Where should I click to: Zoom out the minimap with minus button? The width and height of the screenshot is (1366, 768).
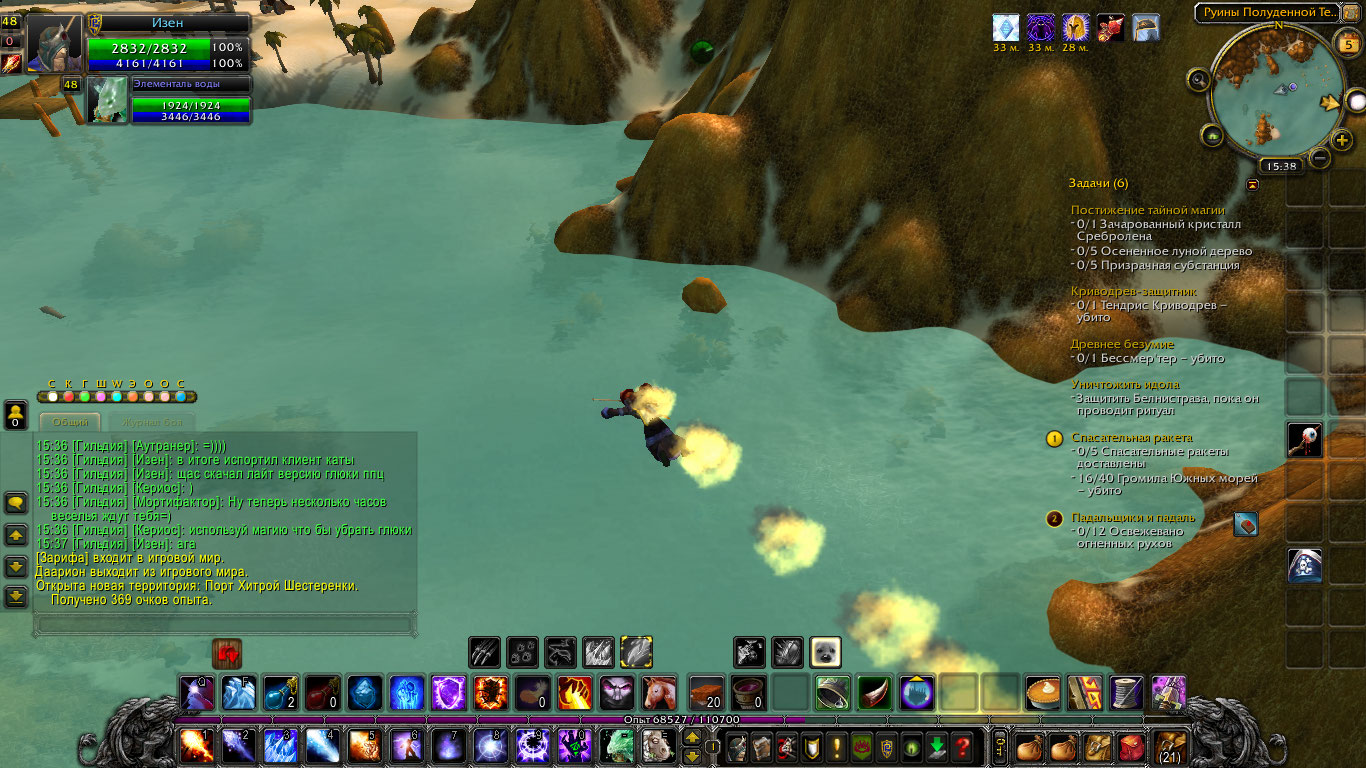point(1320,158)
